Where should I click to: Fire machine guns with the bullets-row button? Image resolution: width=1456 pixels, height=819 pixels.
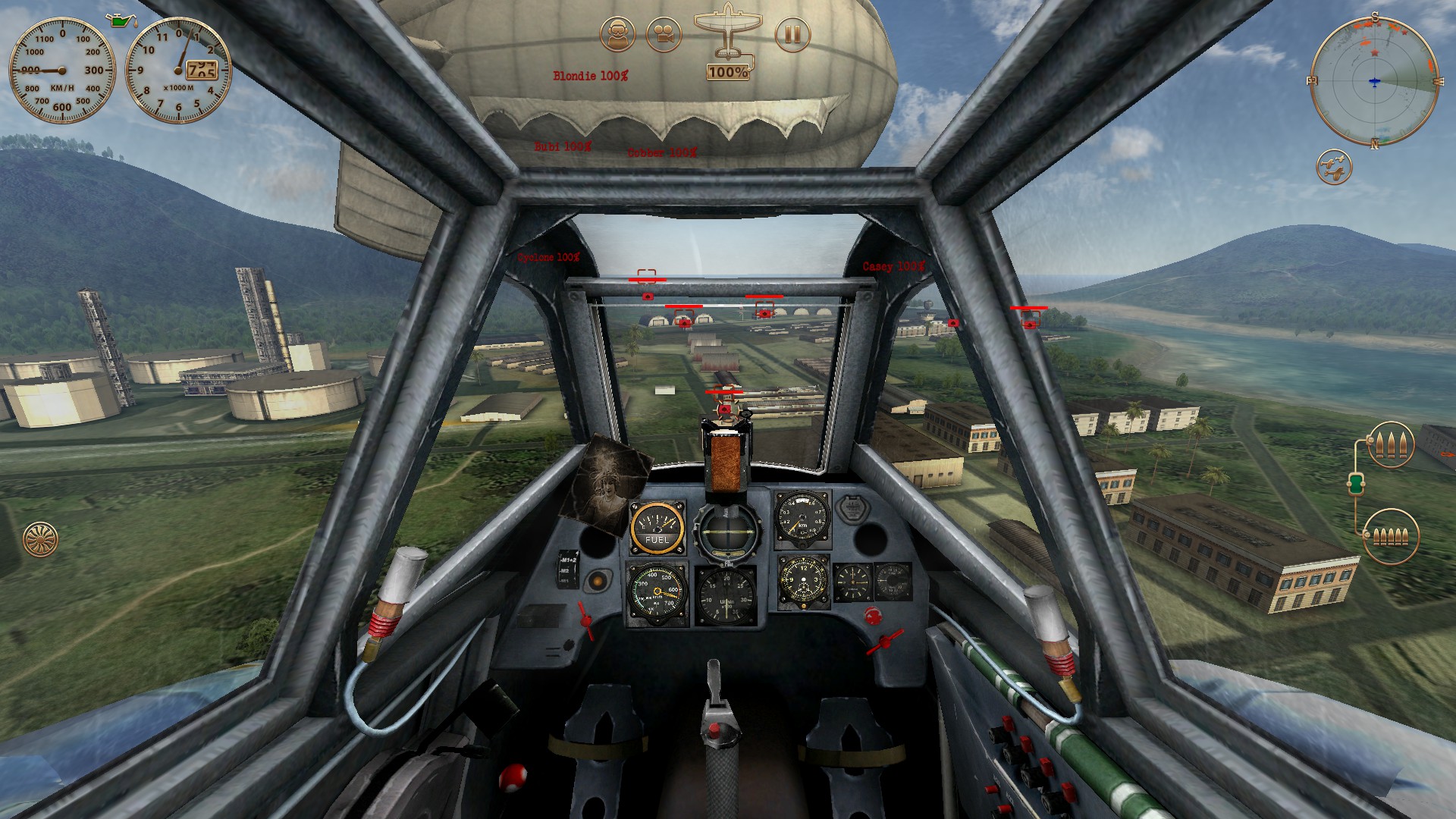[1390, 536]
